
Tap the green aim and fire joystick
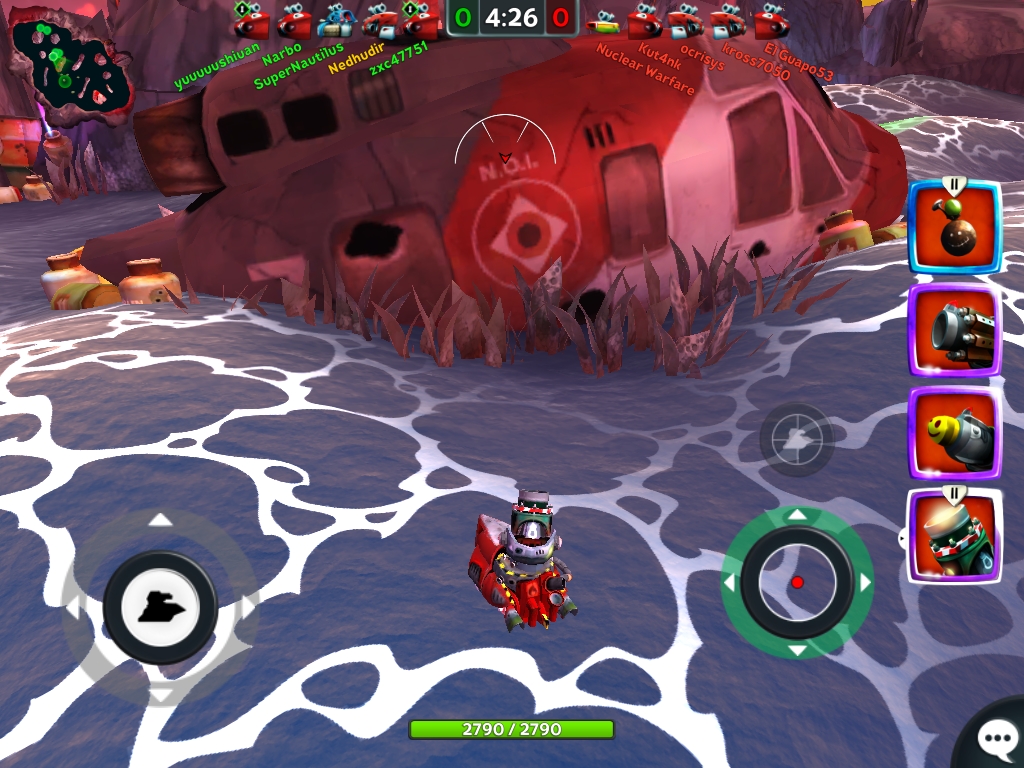796,582
